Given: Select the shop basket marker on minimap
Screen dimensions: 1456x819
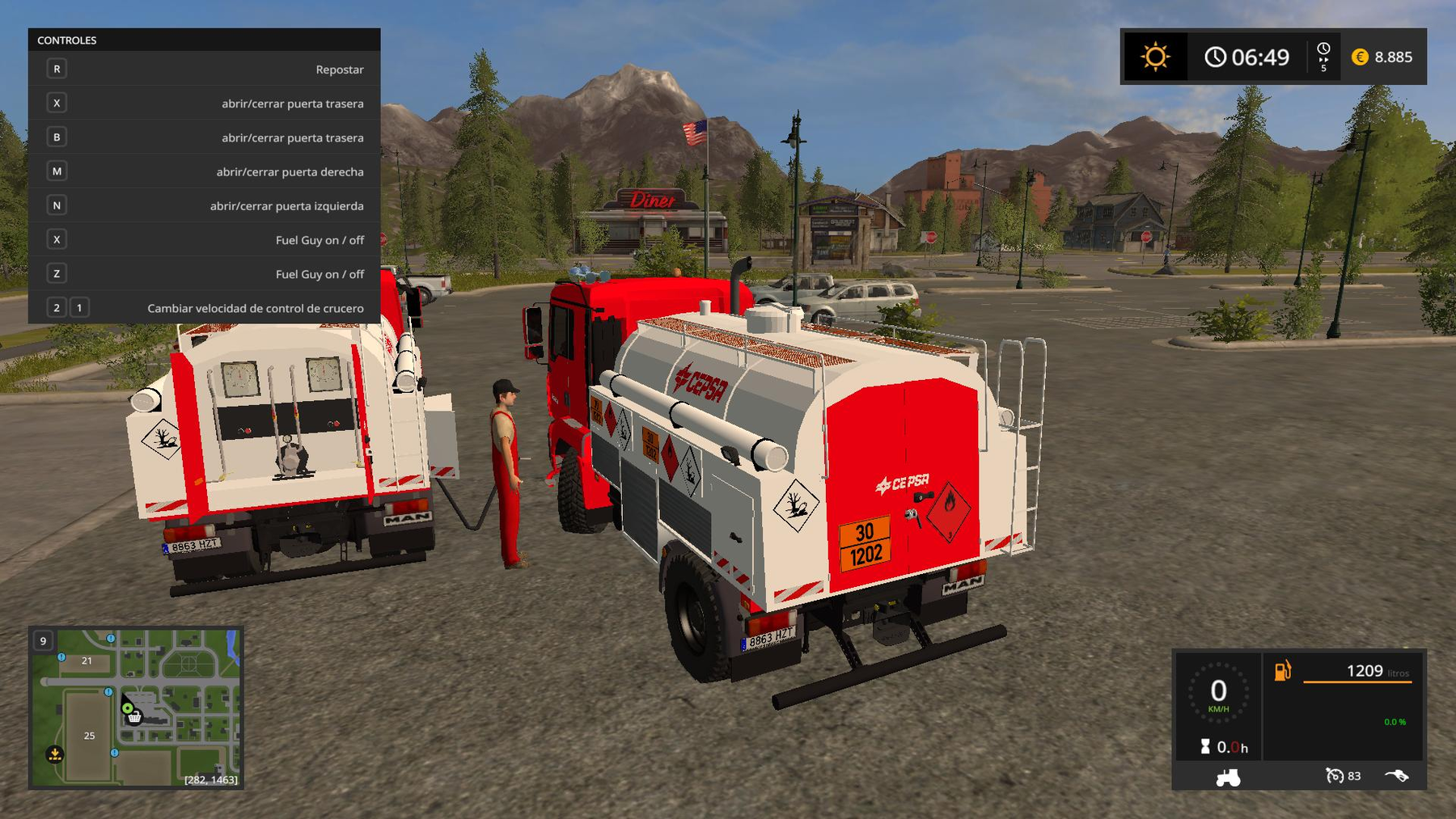Looking at the screenshot, I should [x=135, y=717].
